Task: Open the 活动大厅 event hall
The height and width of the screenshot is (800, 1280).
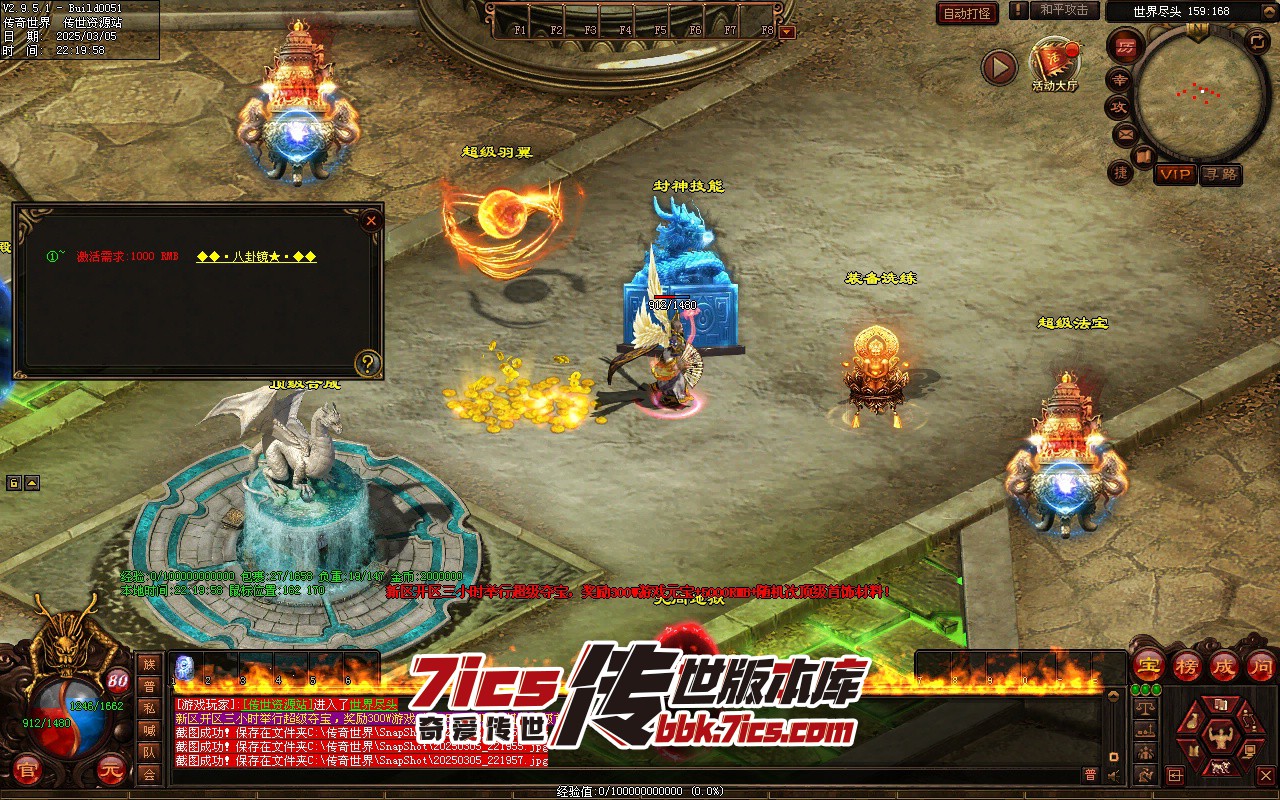Action: (1055, 63)
